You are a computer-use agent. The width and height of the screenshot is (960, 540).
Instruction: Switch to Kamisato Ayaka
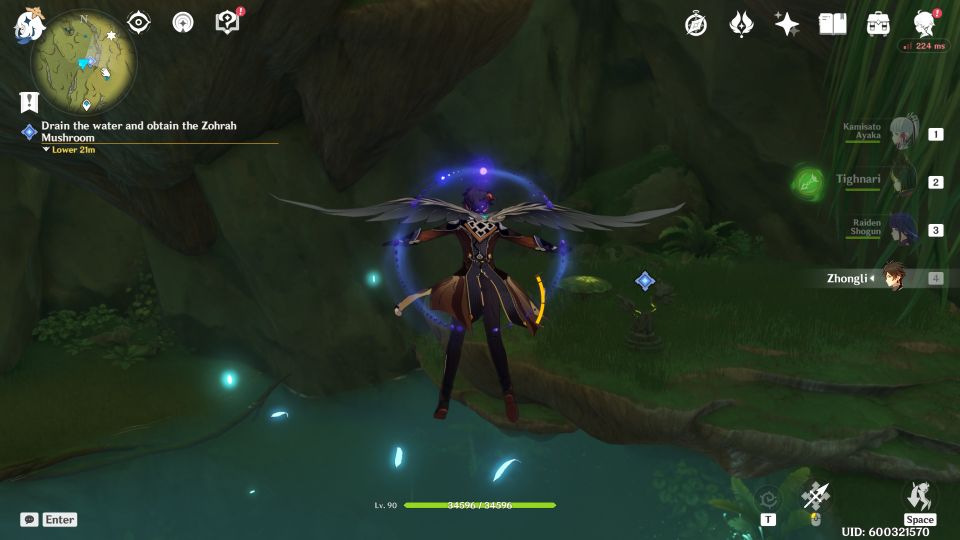point(903,133)
